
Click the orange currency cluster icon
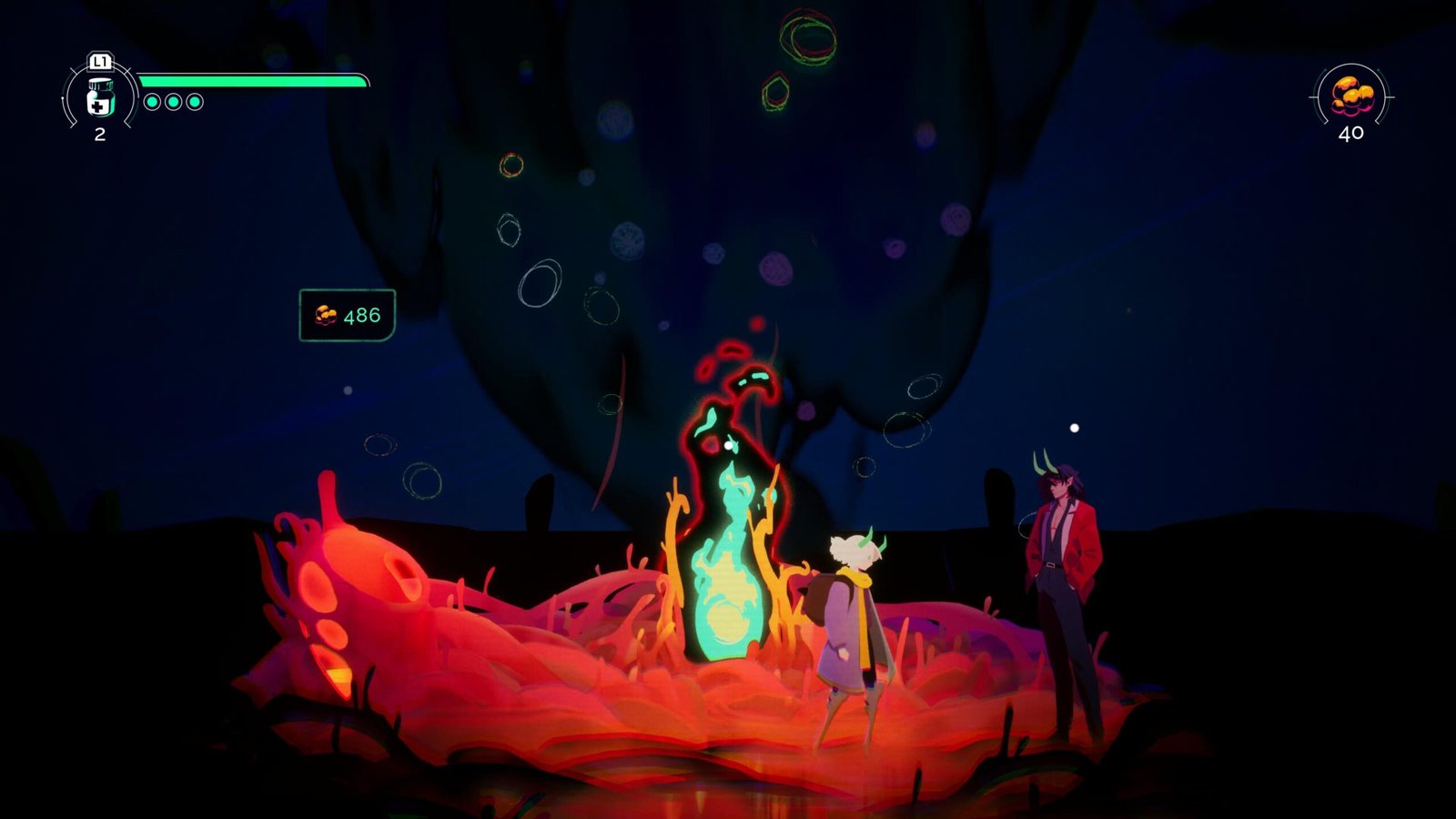point(1351,96)
